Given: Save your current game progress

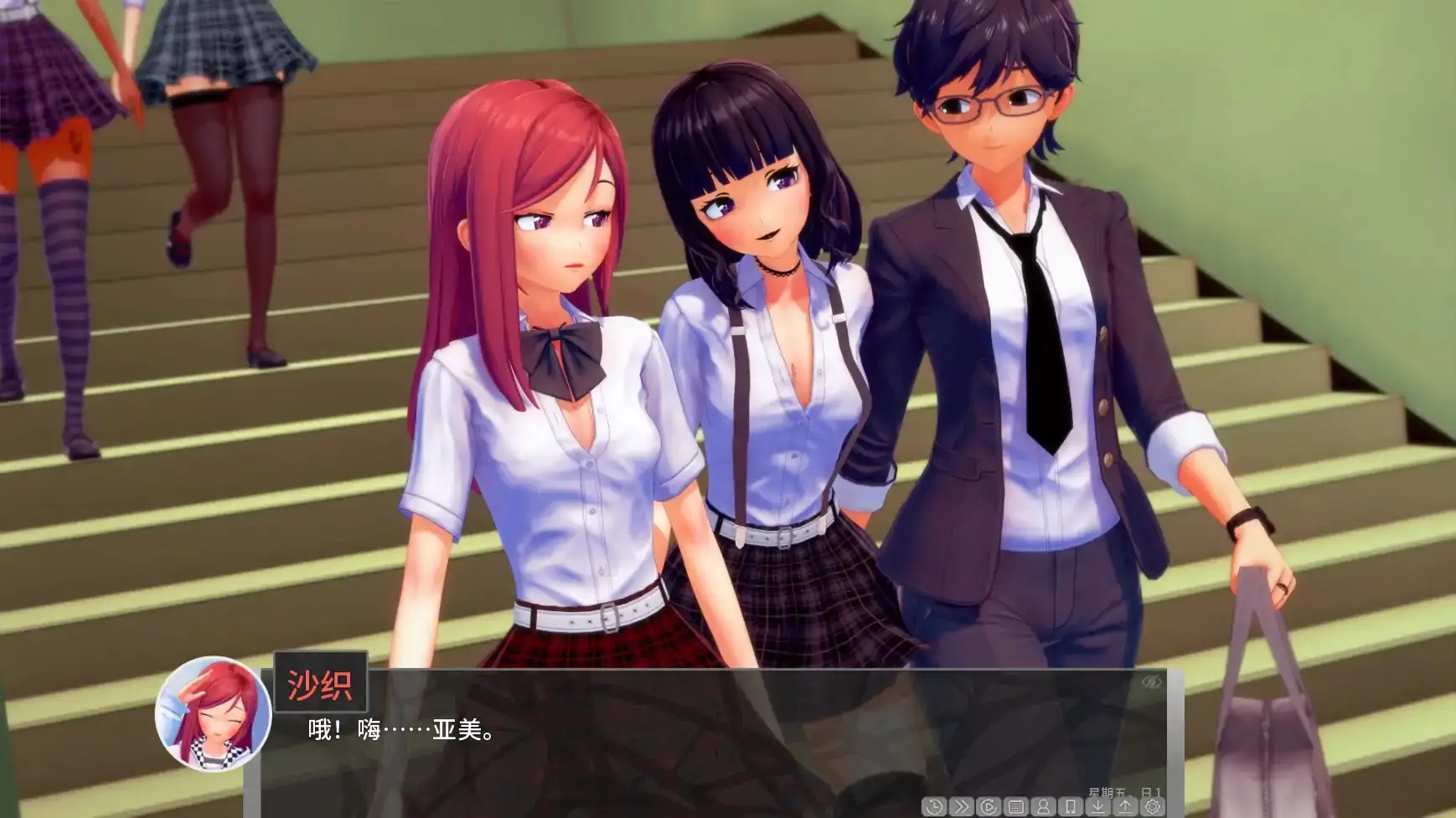Looking at the screenshot, I should (1098, 806).
